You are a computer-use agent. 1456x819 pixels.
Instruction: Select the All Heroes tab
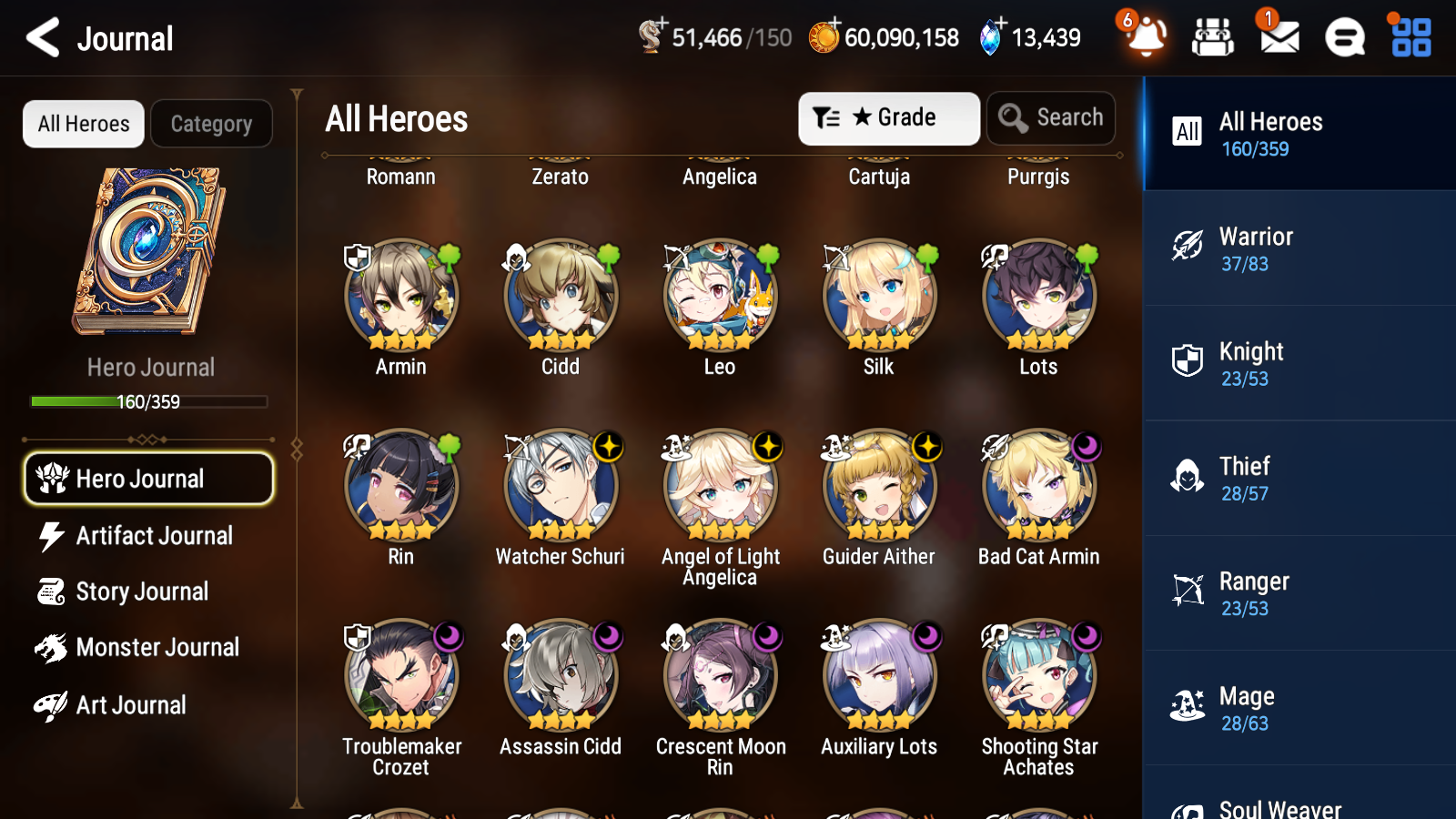[x=83, y=124]
